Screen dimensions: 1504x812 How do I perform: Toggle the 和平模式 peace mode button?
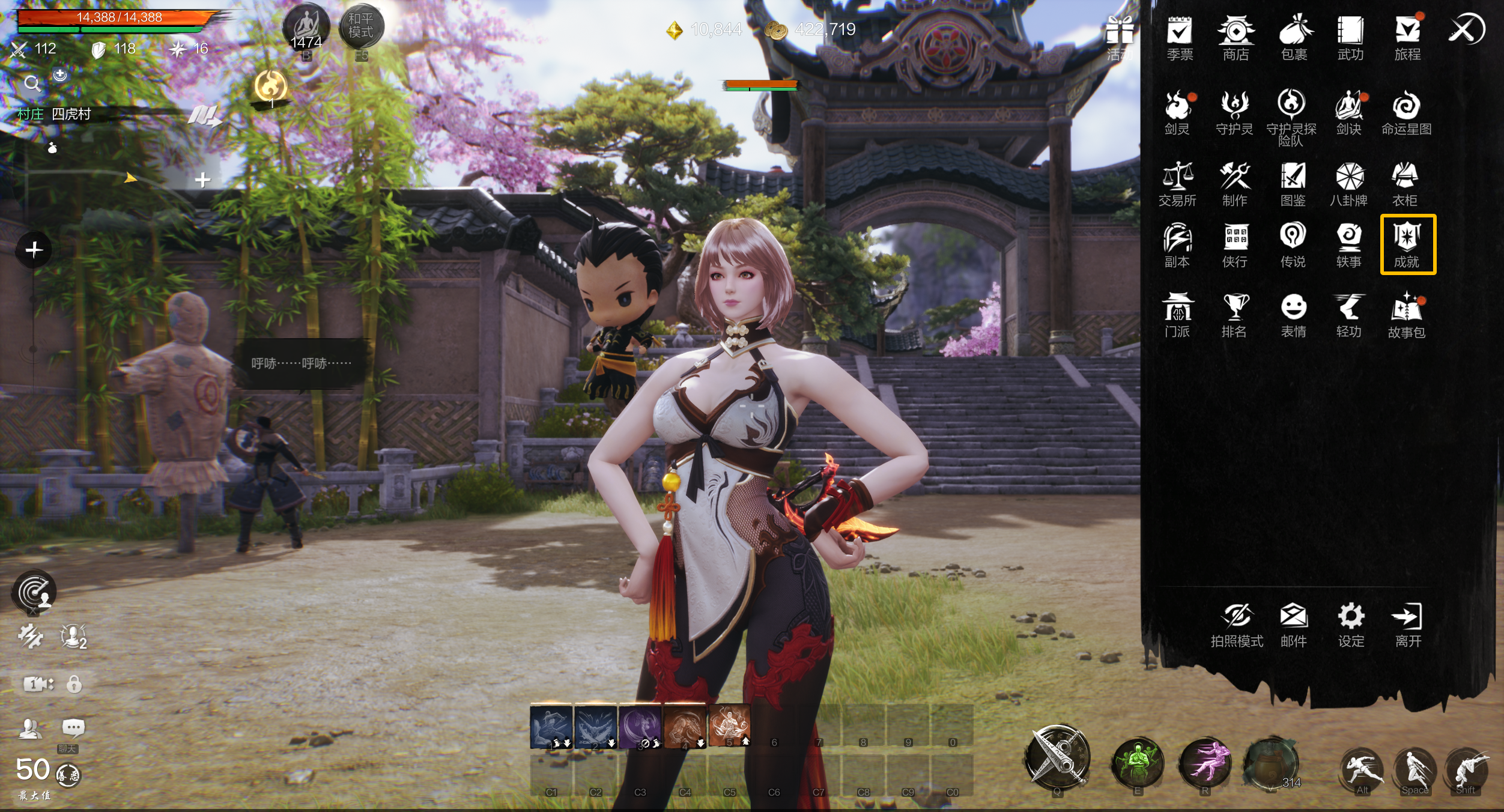[361, 26]
